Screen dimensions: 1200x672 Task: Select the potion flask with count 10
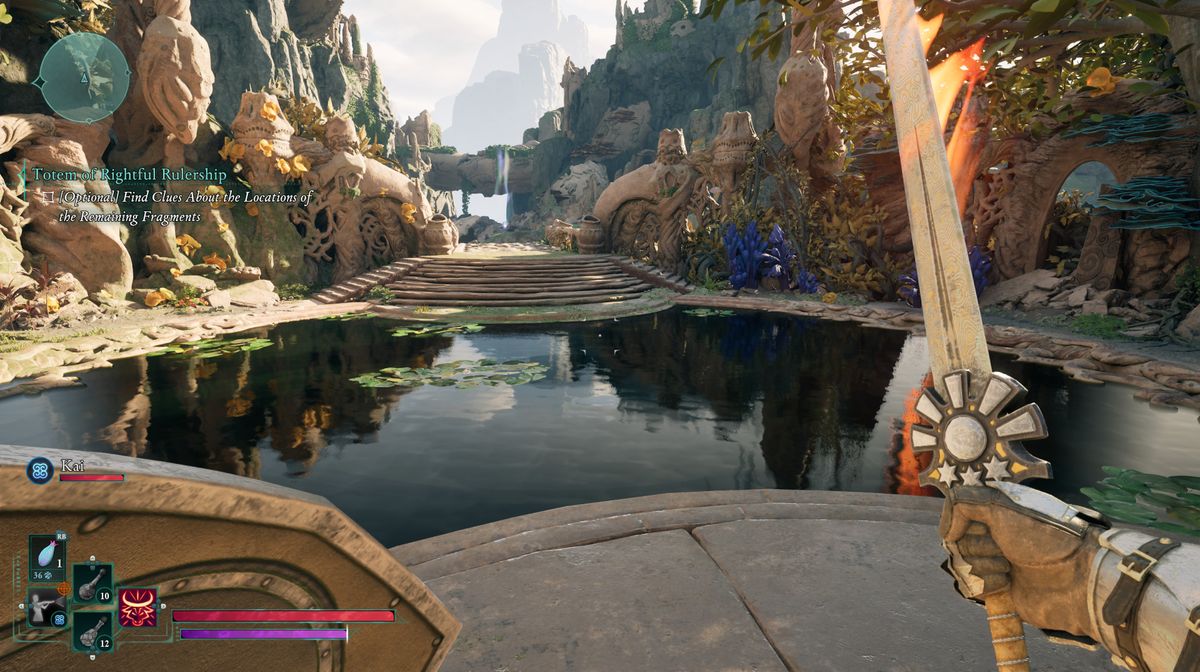pos(92,584)
